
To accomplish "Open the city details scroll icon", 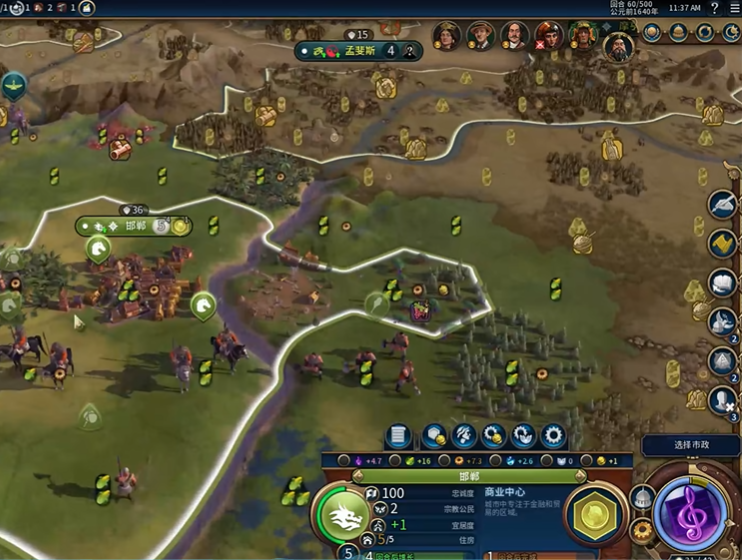I will click(398, 436).
